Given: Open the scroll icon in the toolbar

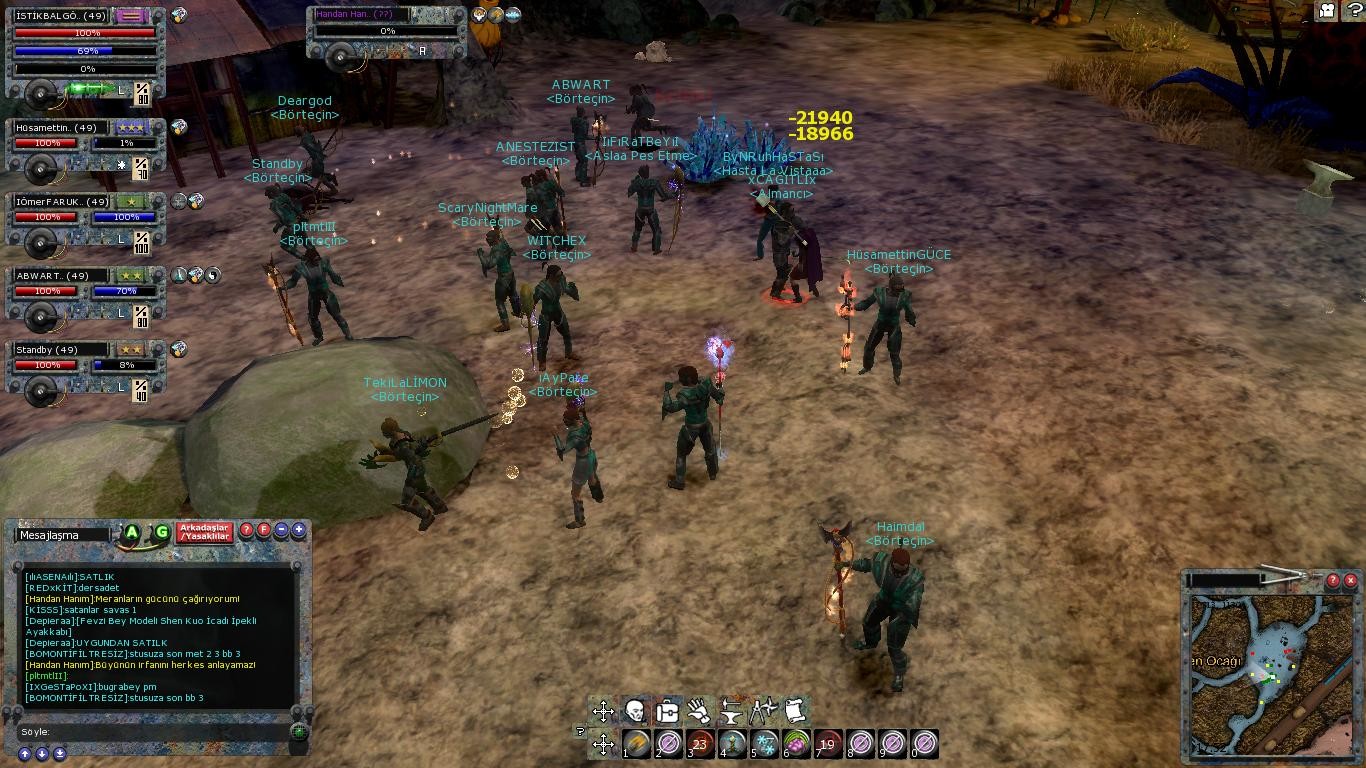Looking at the screenshot, I should pos(795,711).
